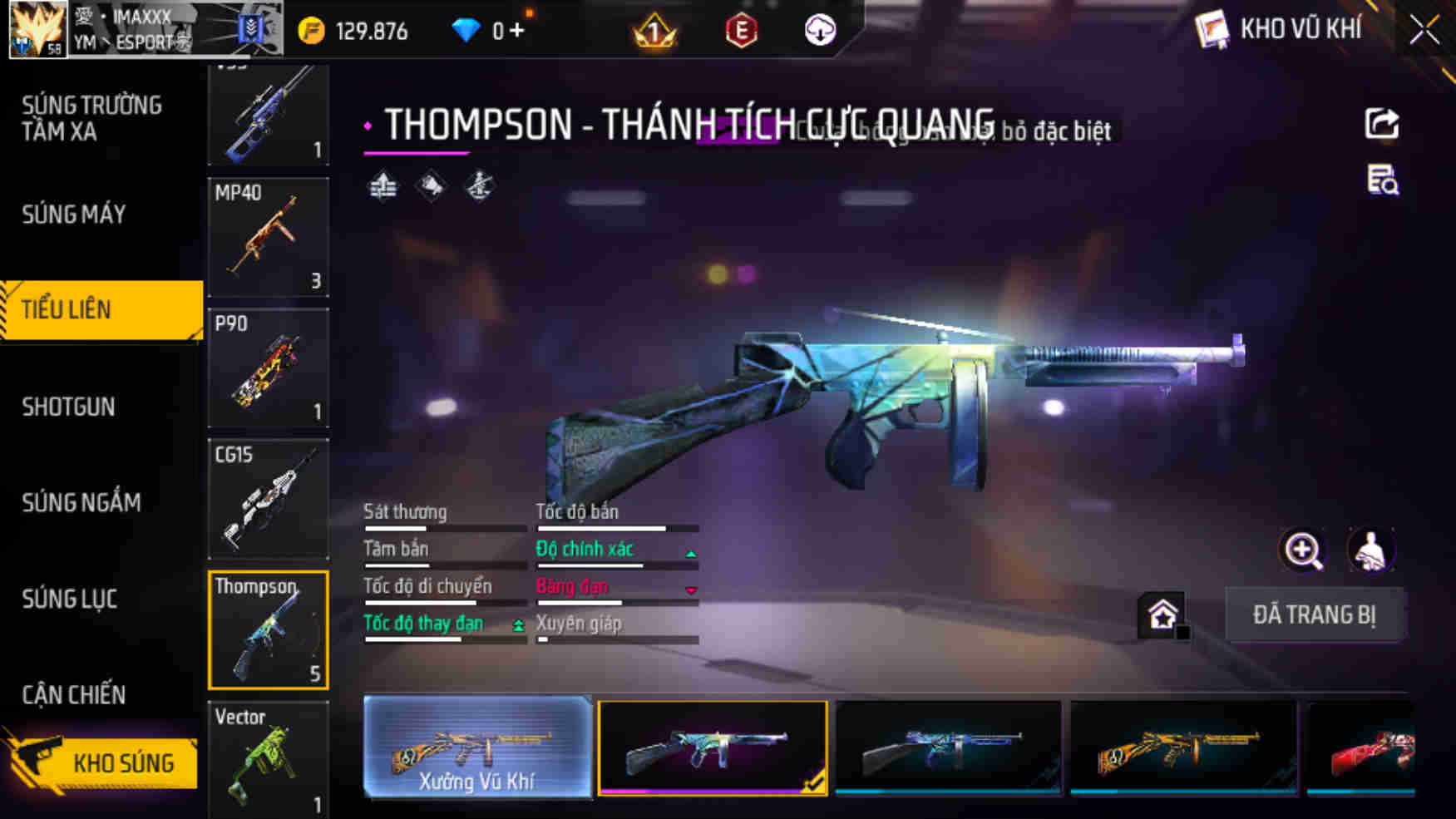Image resolution: width=1456 pixels, height=819 pixels.
Task: Open the weapon share icon
Action: click(1383, 123)
